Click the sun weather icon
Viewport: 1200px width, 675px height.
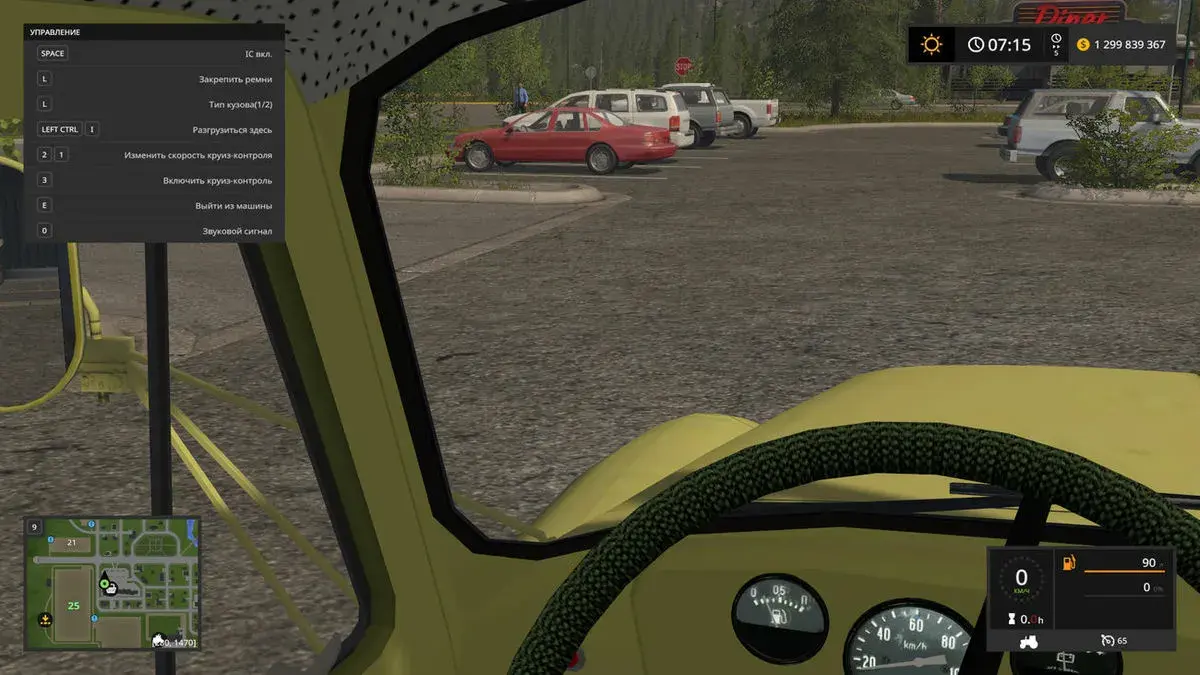[932, 45]
